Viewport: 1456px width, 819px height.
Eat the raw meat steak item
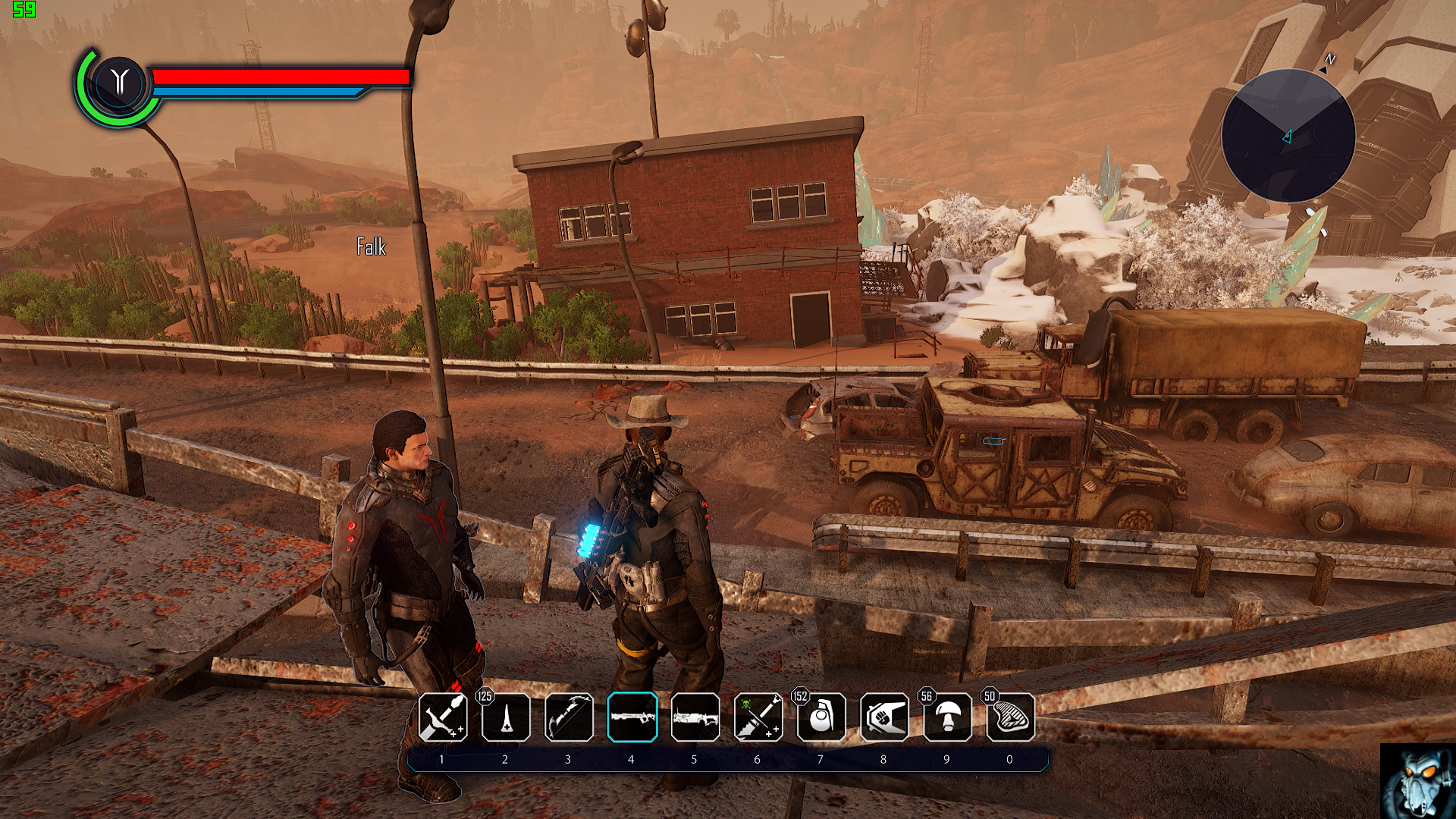(x=1010, y=717)
